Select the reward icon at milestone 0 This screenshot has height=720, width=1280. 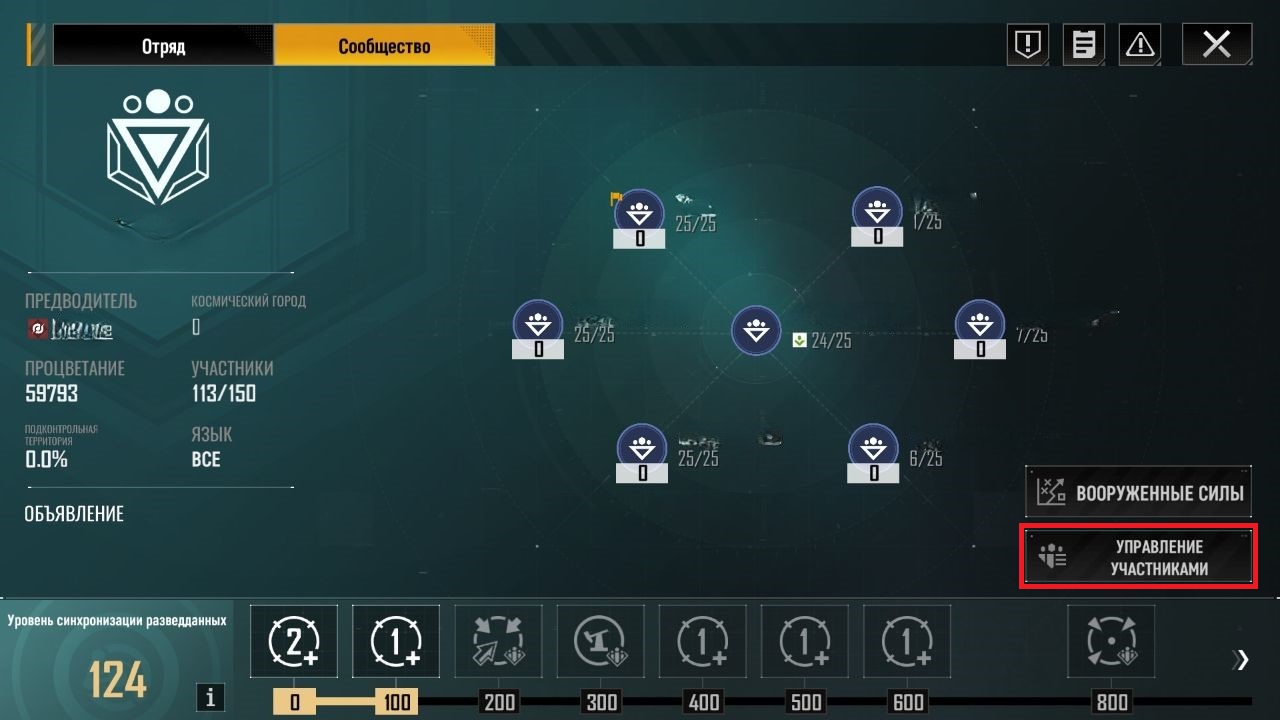pos(294,641)
